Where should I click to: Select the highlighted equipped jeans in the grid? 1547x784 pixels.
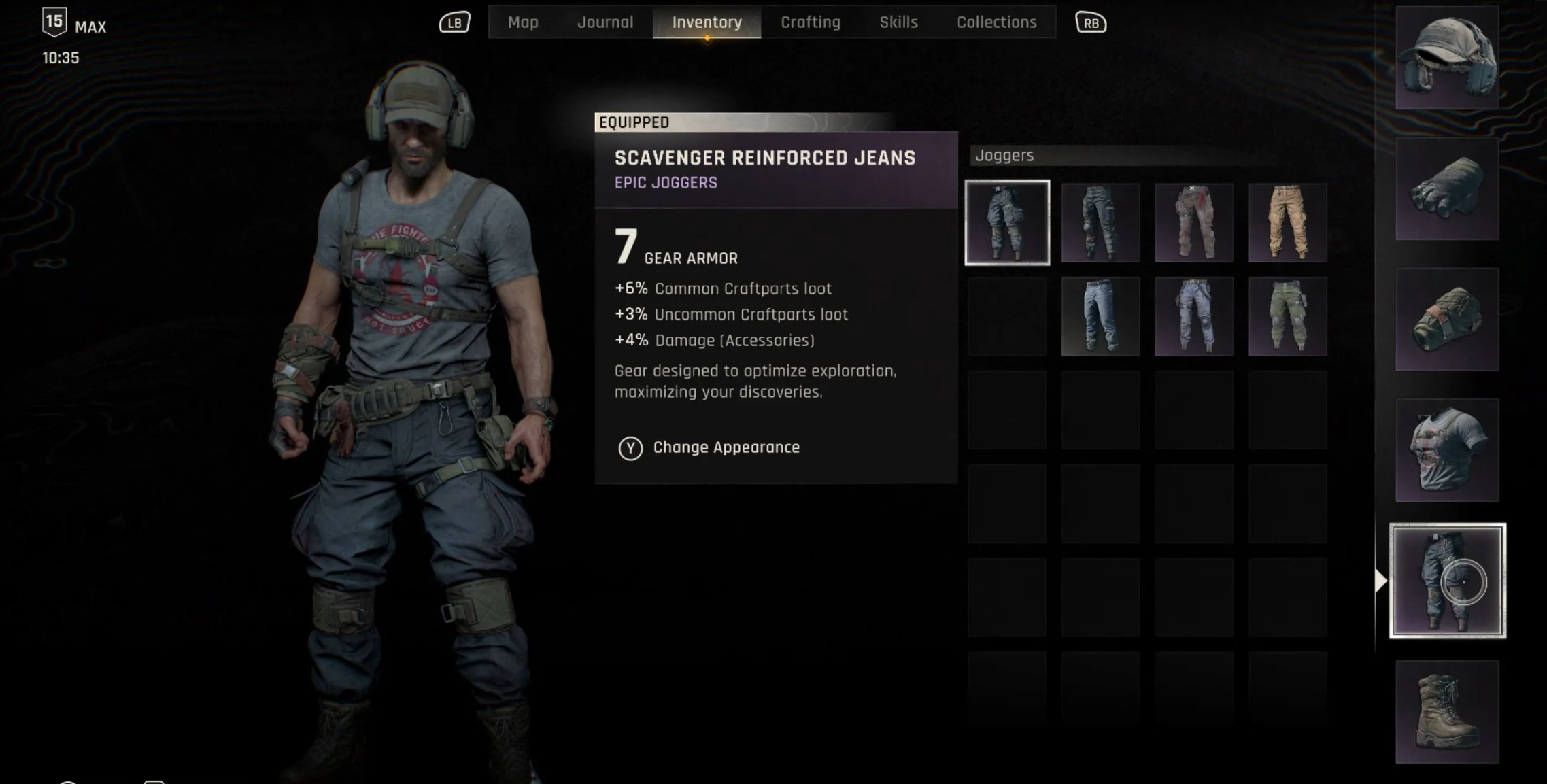pos(1007,222)
